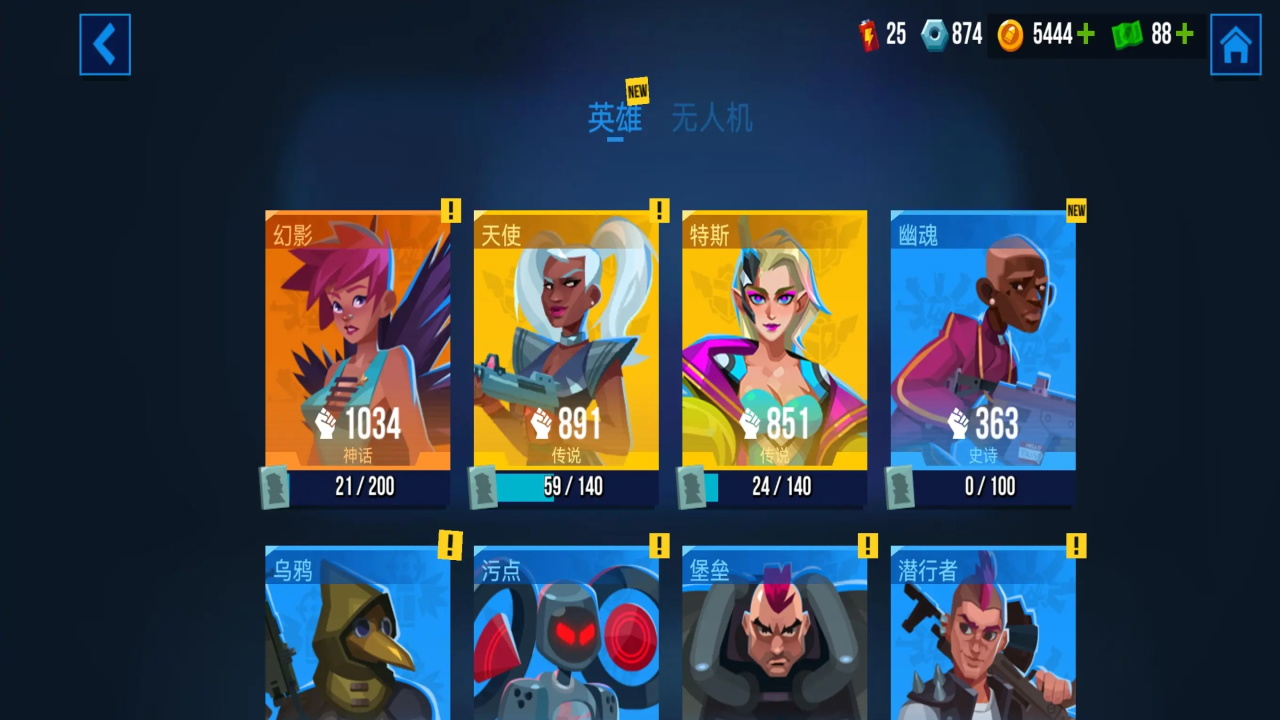The width and height of the screenshot is (1280, 720).
Task: Open the 堡垒 hero card
Action: tap(774, 635)
